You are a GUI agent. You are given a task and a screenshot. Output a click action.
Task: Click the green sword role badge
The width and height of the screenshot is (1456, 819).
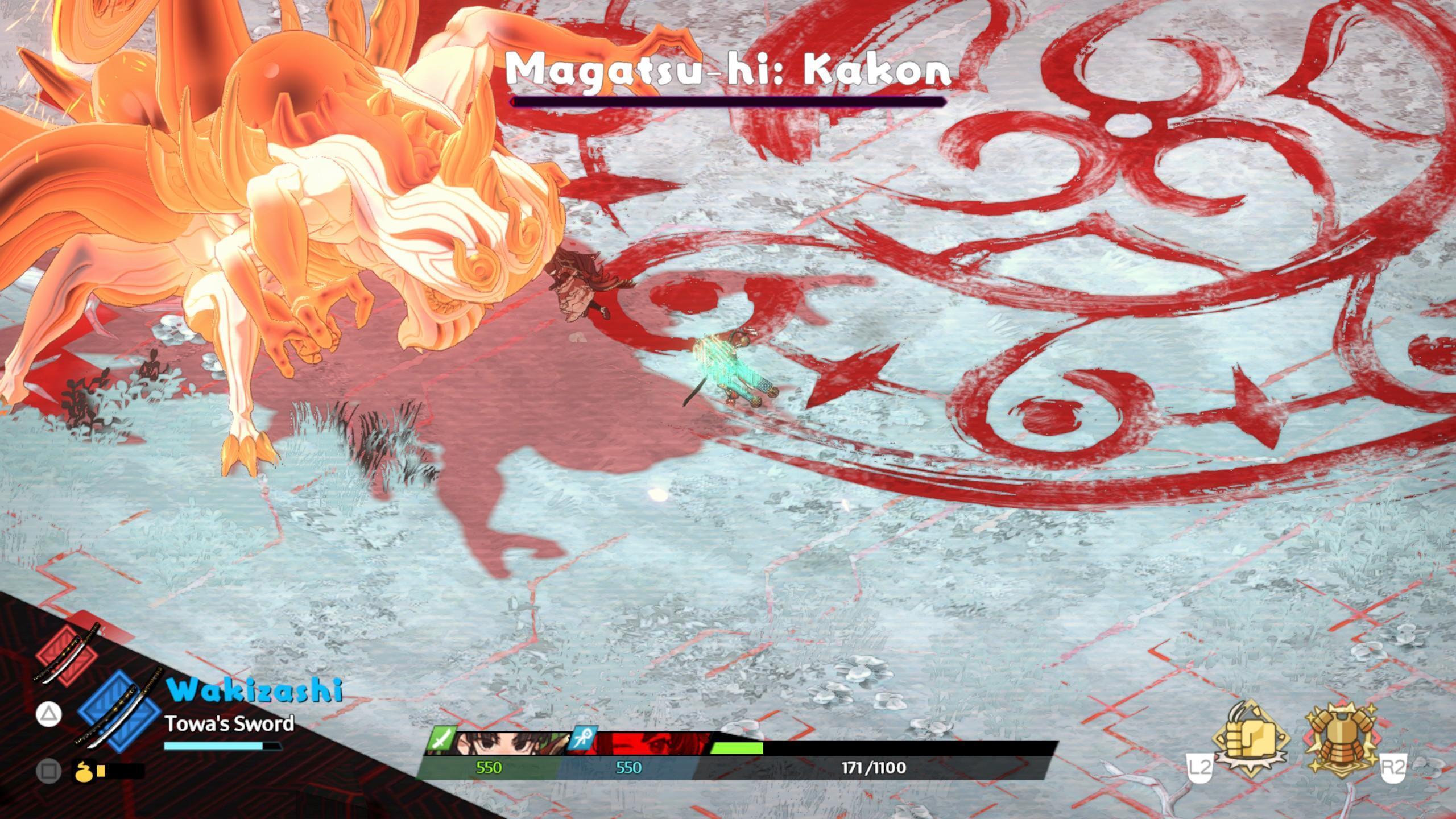[x=441, y=739]
